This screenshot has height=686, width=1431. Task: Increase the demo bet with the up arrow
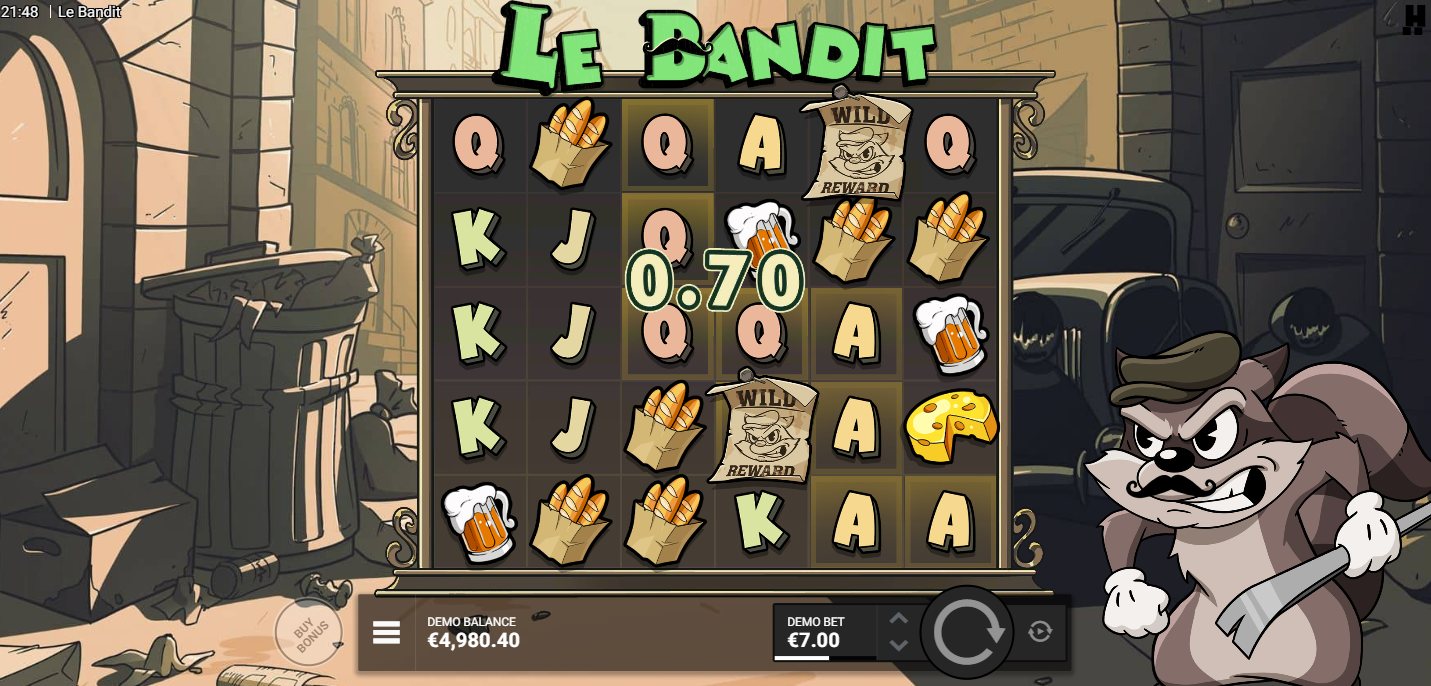coord(899,619)
